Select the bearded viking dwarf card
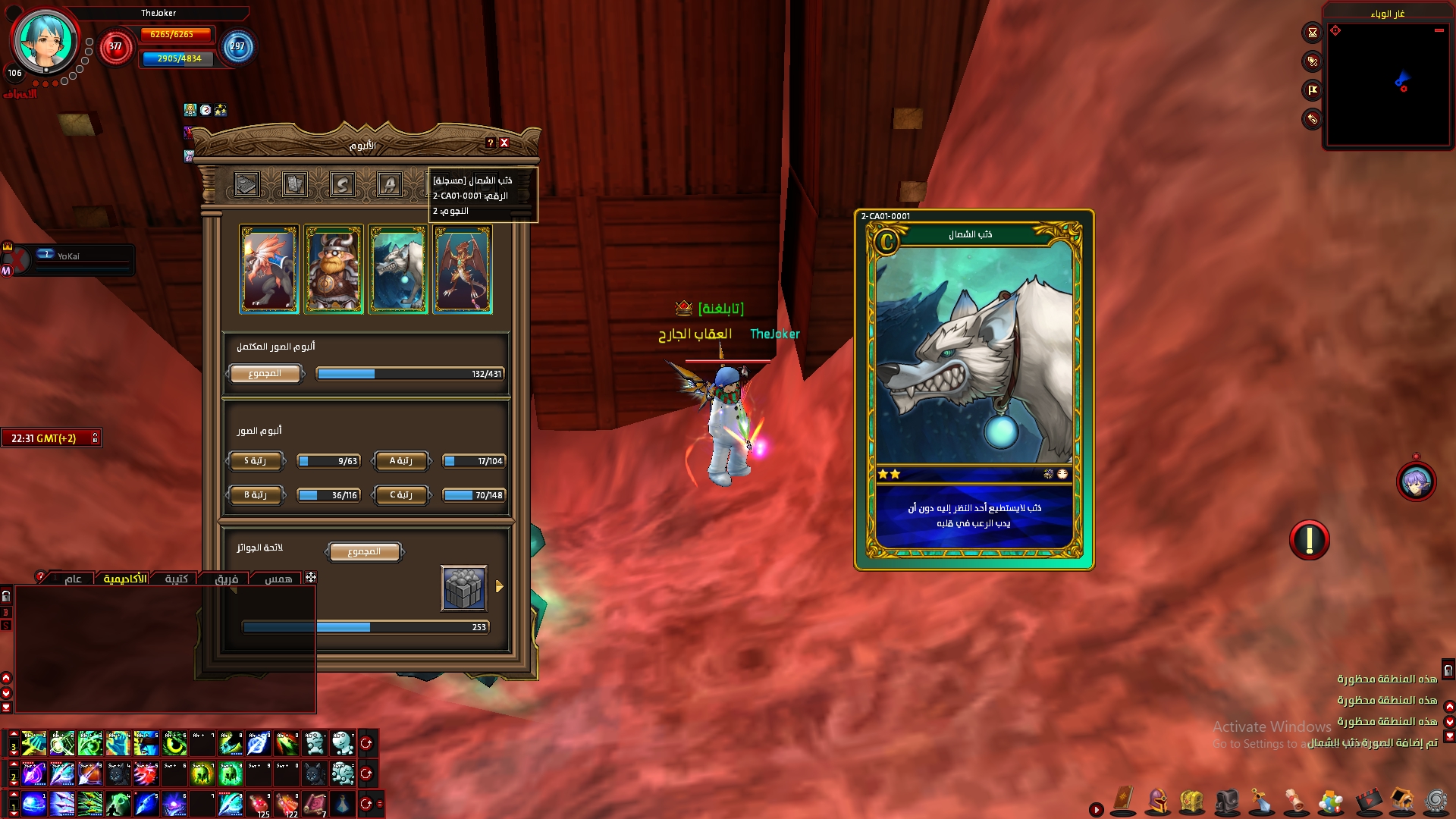Screen dimensions: 1456x819 point(334,269)
